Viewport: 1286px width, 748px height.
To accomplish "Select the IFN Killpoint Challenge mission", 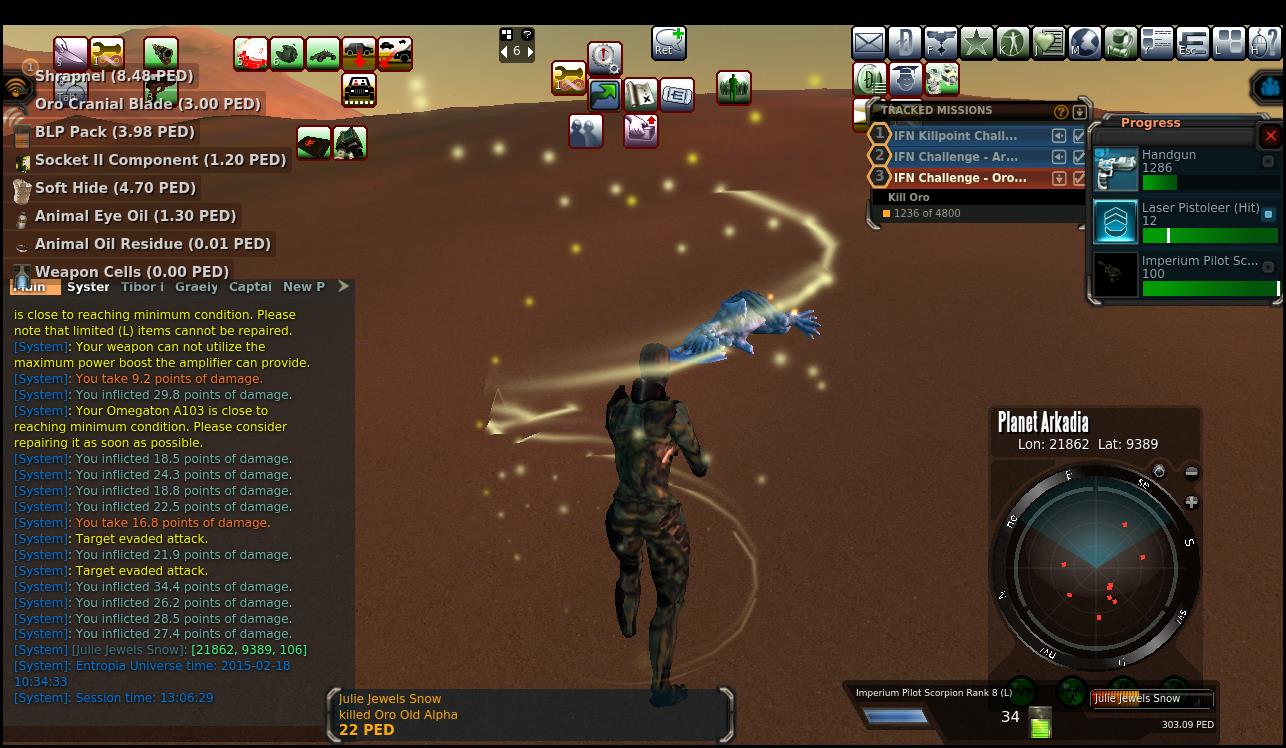I will [955, 136].
